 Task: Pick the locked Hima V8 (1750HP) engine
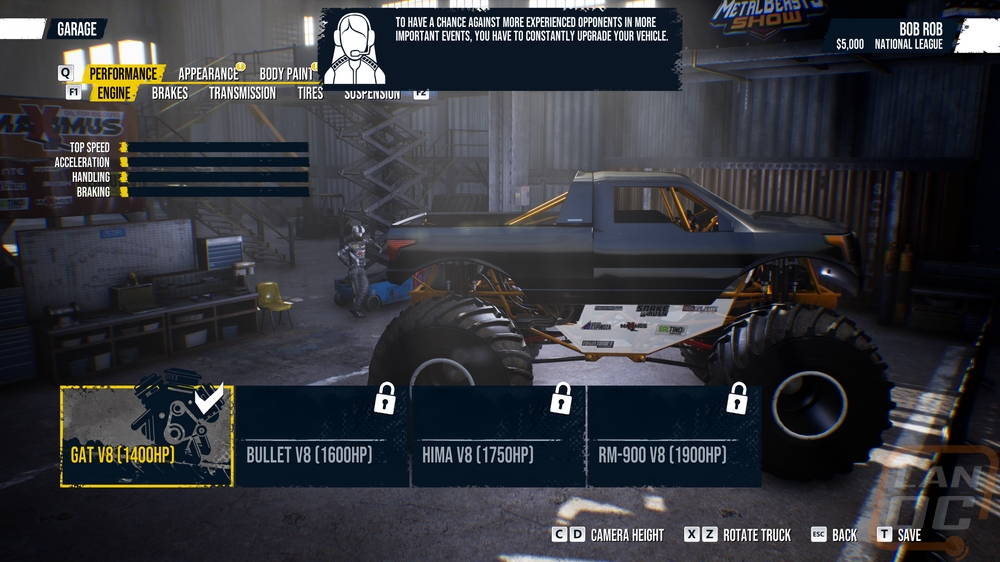click(499, 436)
